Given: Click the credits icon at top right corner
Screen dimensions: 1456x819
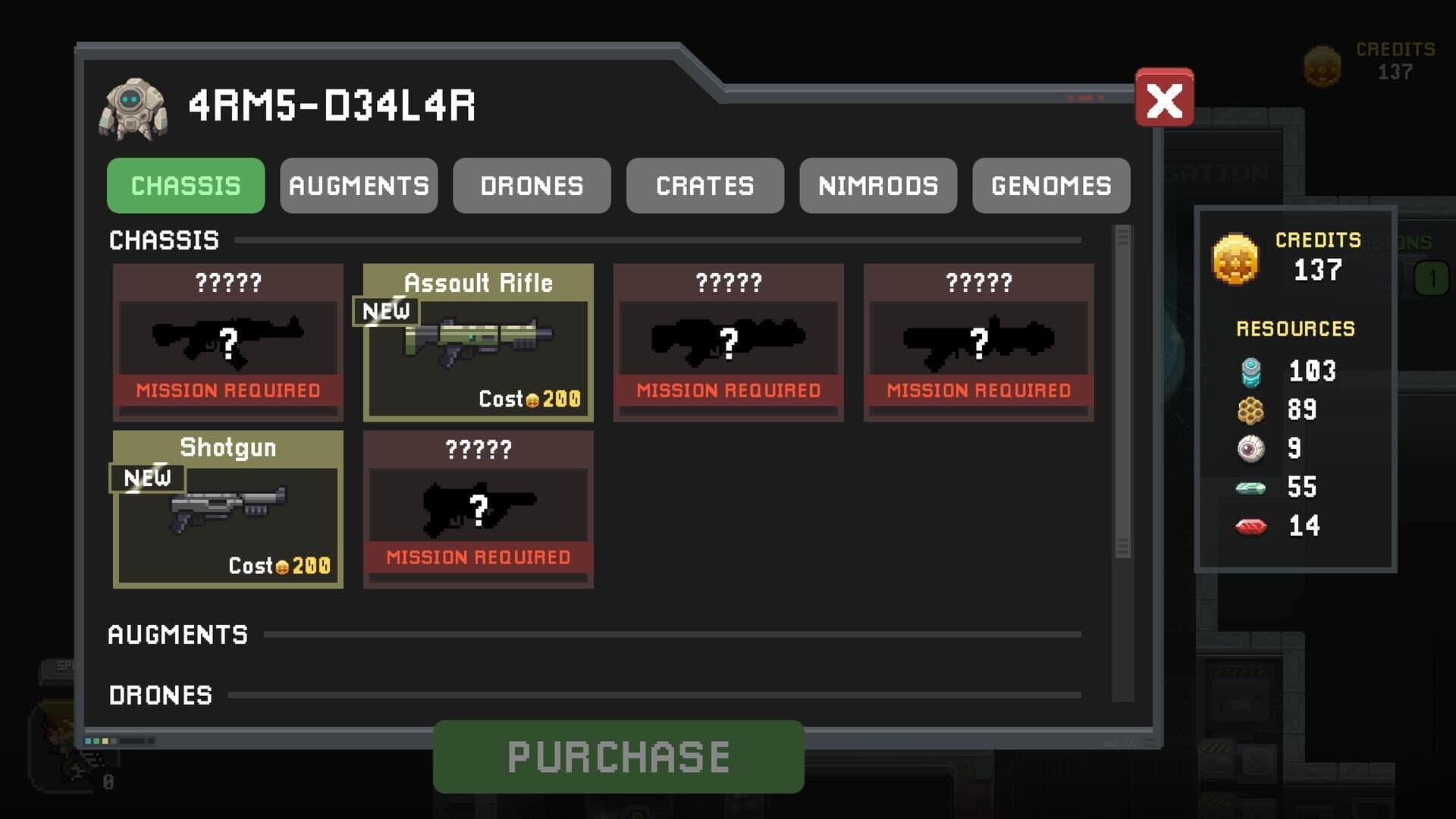Looking at the screenshot, I should [1322, 66].
